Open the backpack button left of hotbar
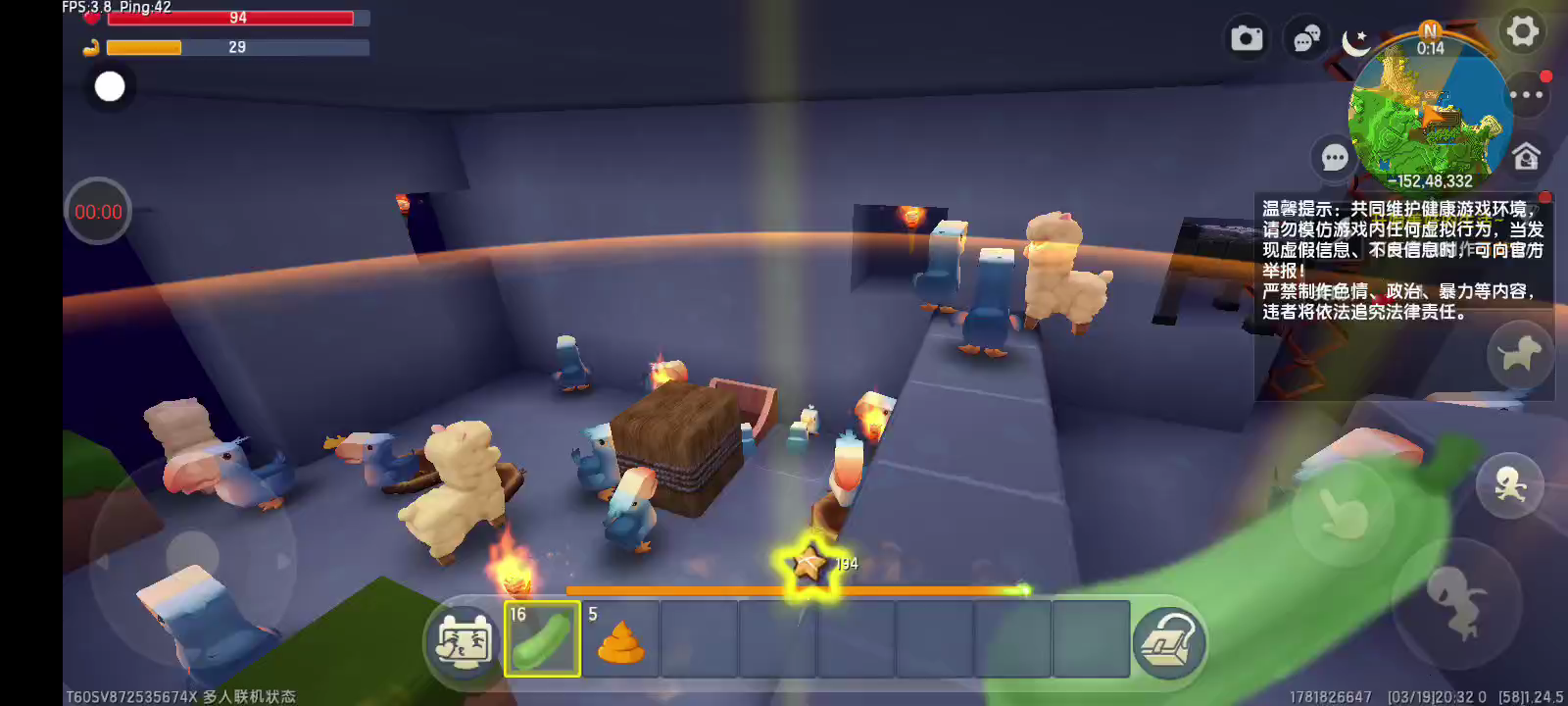This screenshot has width=1568, height=706. tap(464, 641)
